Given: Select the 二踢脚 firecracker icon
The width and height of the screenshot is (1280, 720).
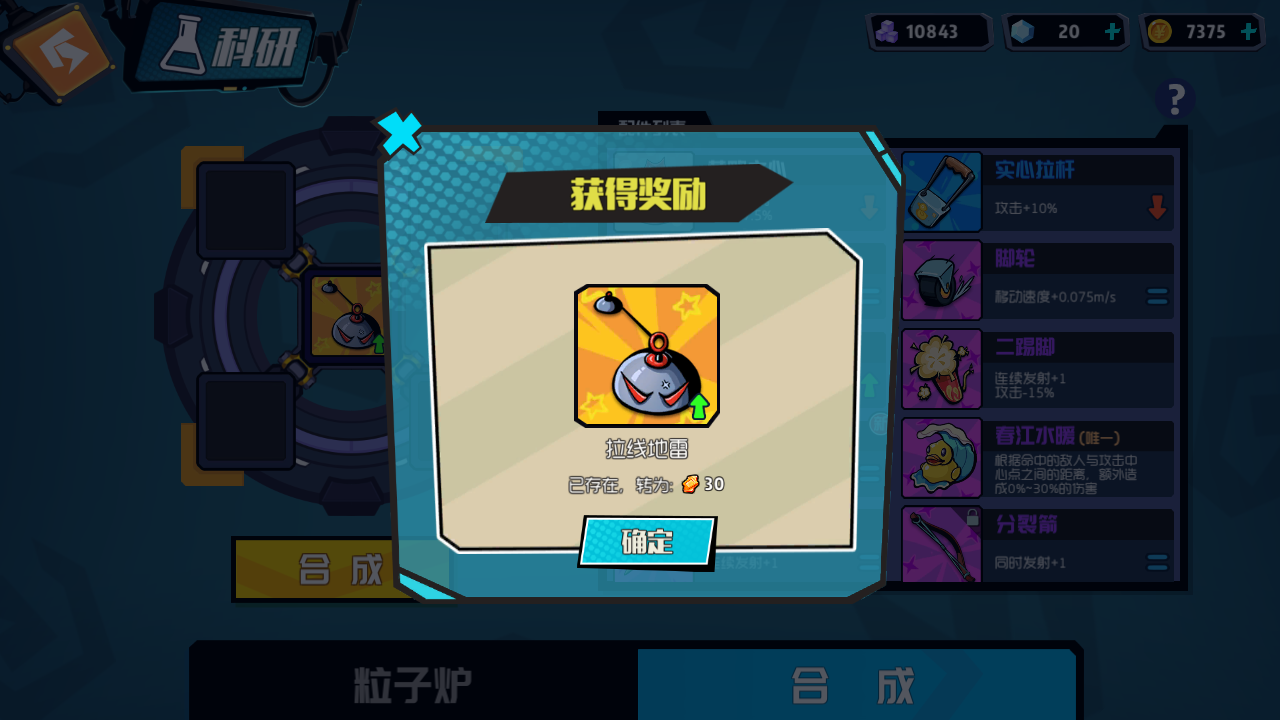Looking at the screenshot, I should pos(941,368).
